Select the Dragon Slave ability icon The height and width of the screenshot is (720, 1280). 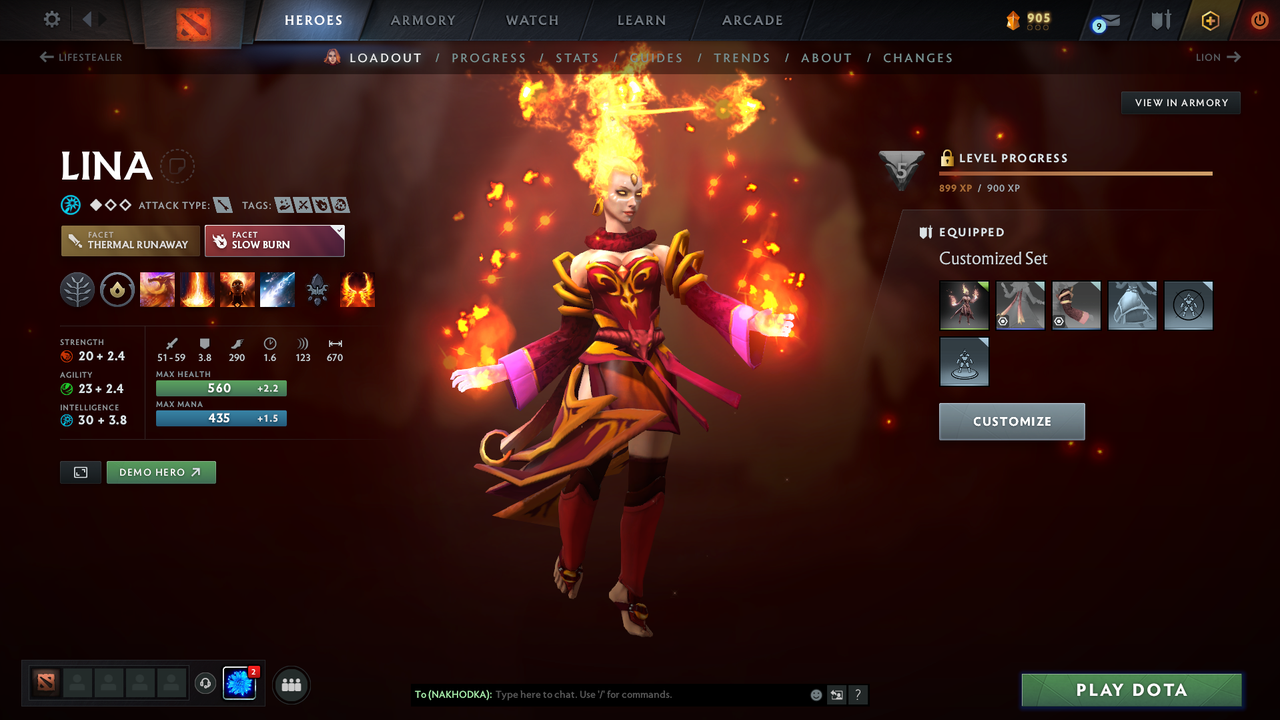pyautogui.click(x=157, y=289)
